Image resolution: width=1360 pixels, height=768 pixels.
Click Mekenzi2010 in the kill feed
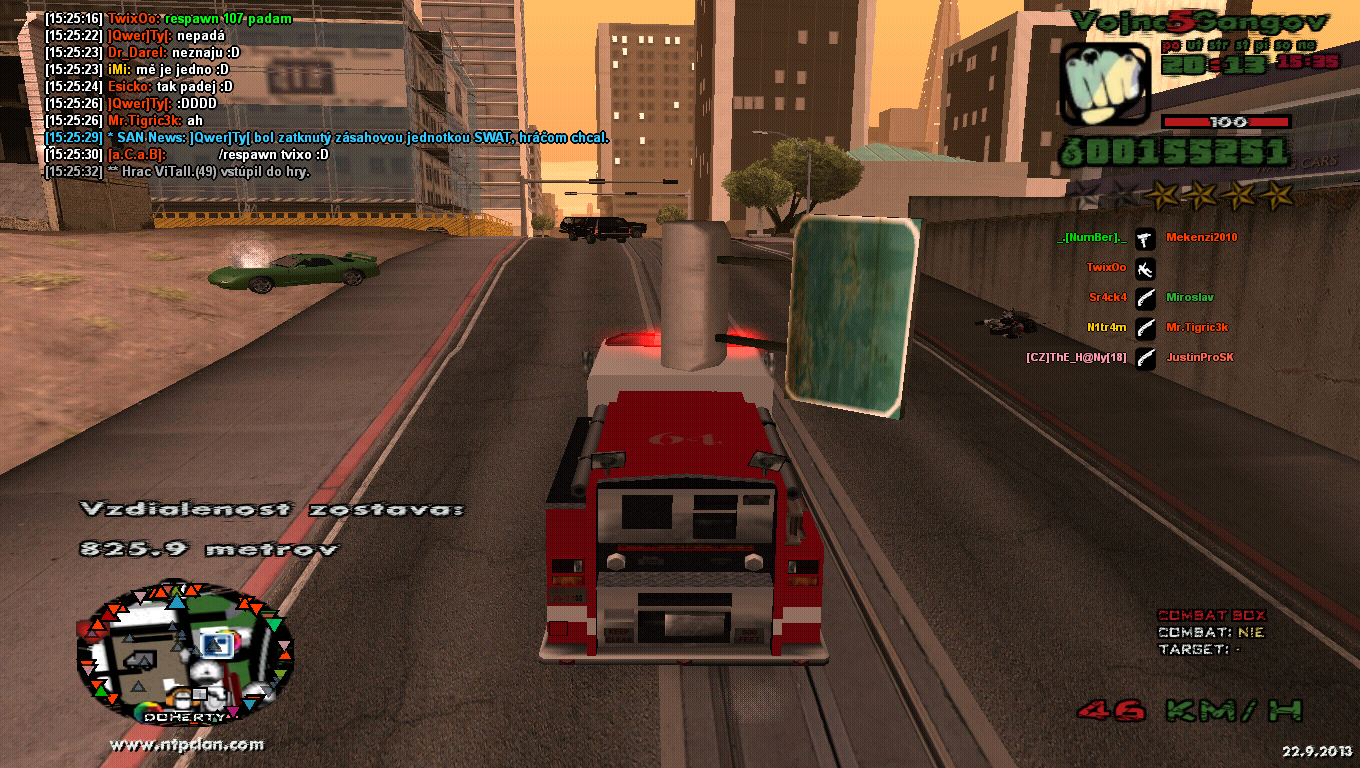click(1202, 238)
